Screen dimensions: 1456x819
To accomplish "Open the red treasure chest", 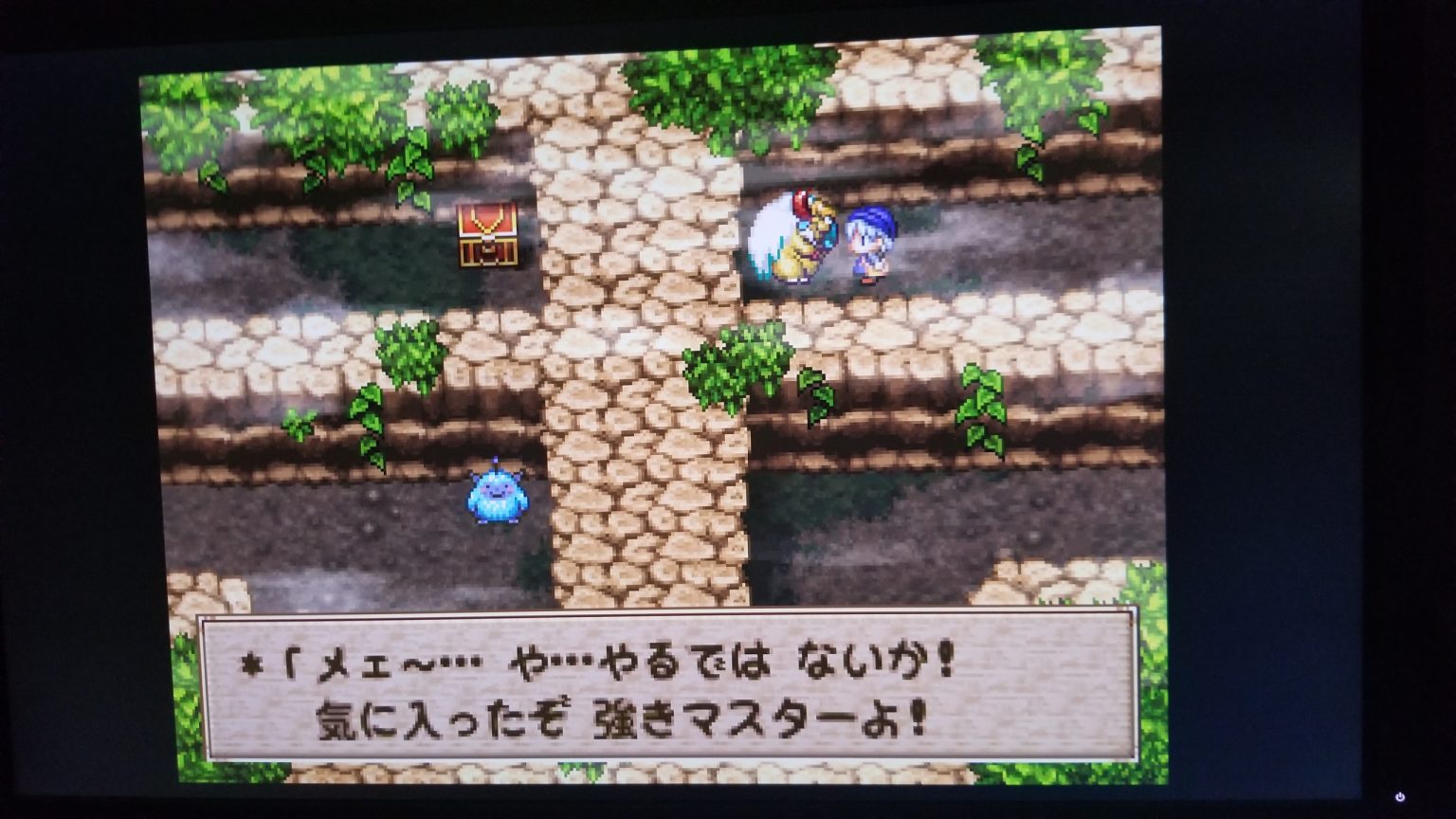I will (x=488, y=233).
